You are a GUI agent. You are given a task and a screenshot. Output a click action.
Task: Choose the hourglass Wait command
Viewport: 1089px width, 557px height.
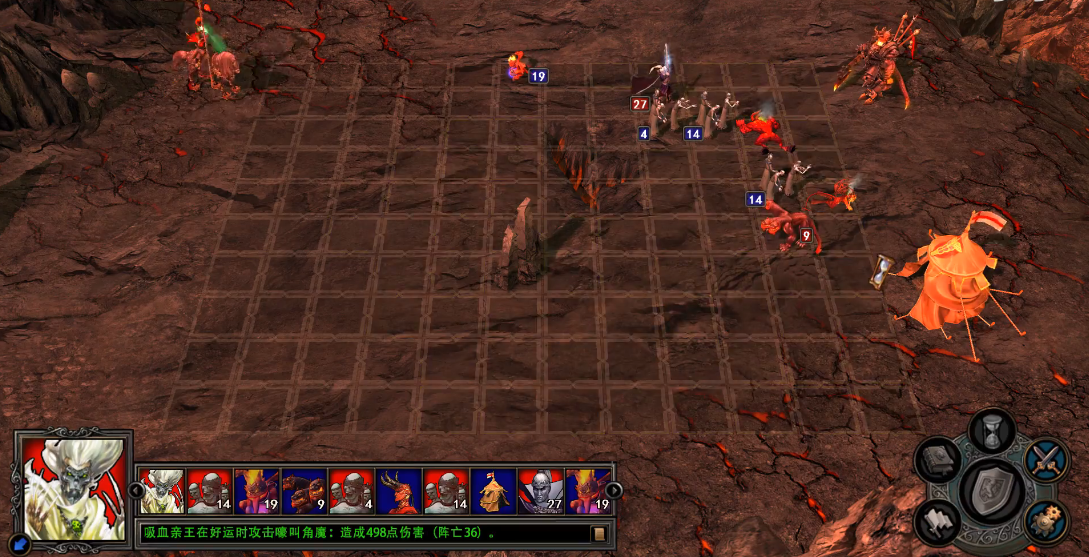(991, 430)
